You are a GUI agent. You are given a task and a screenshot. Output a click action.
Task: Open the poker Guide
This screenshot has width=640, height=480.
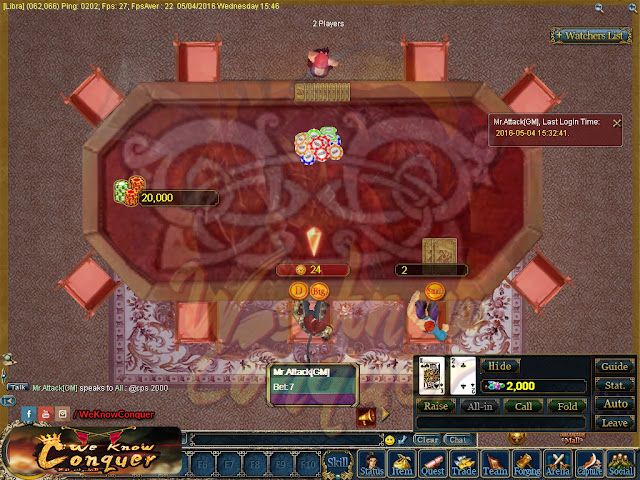click(x=614, y=366)
